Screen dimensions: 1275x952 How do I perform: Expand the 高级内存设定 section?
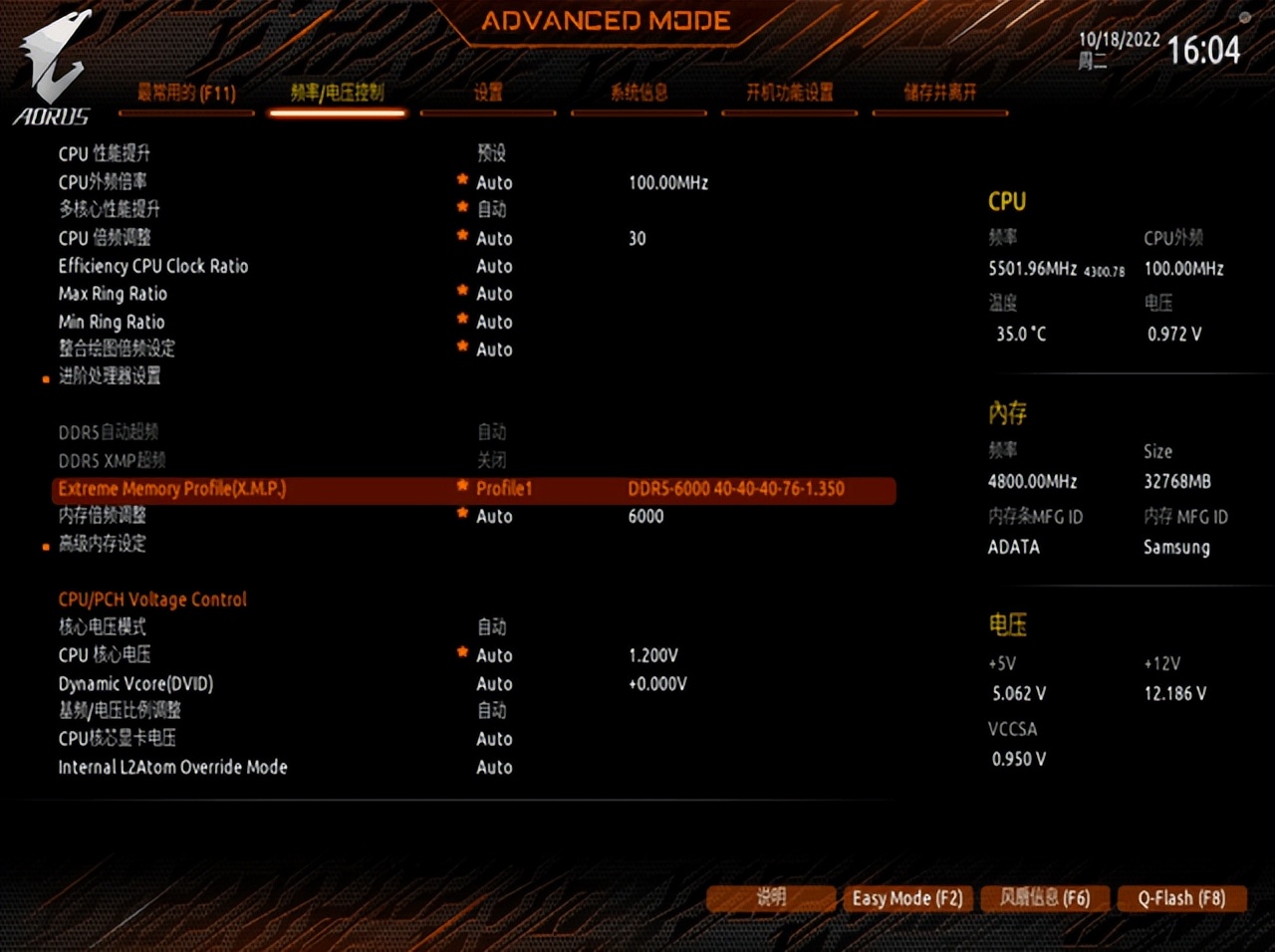[102, 545]
